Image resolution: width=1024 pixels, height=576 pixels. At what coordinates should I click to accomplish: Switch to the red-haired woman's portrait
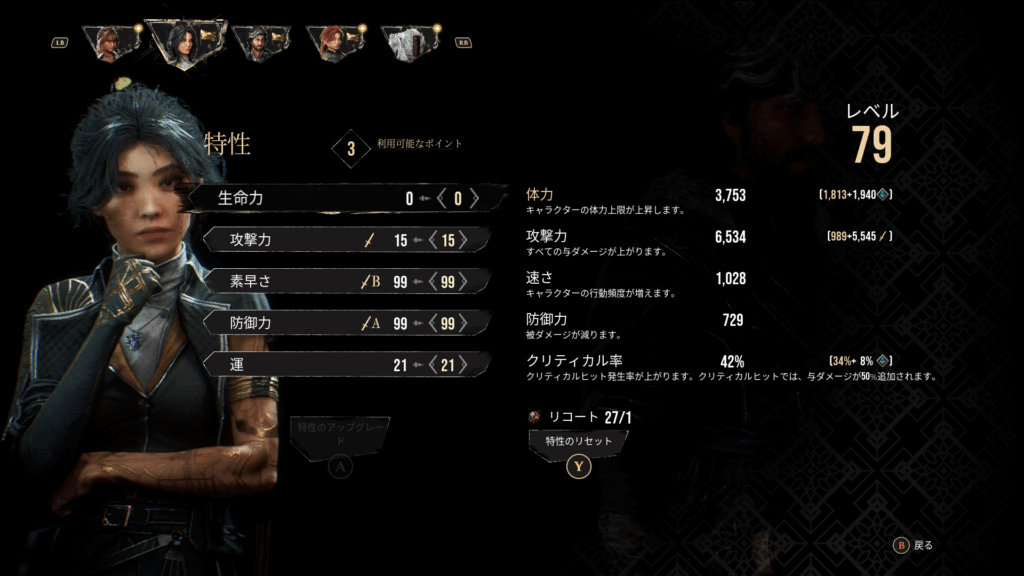pyautogui.click(x=336, y=43)
